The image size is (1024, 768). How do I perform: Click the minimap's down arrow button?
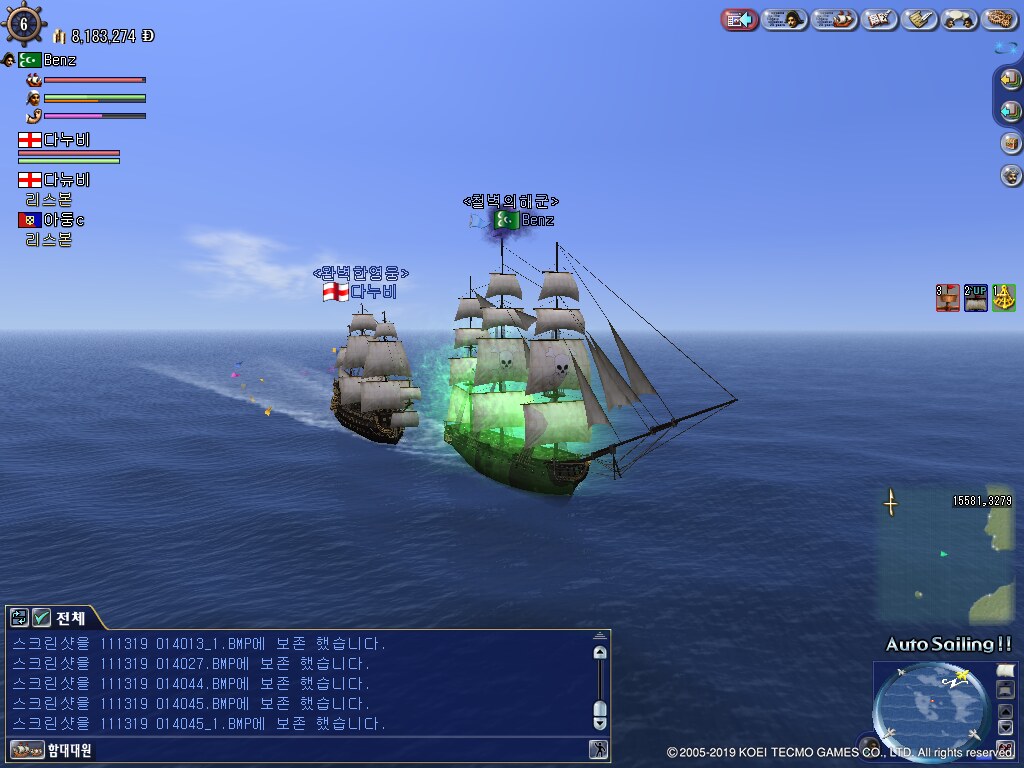[x=1006, y=727]
